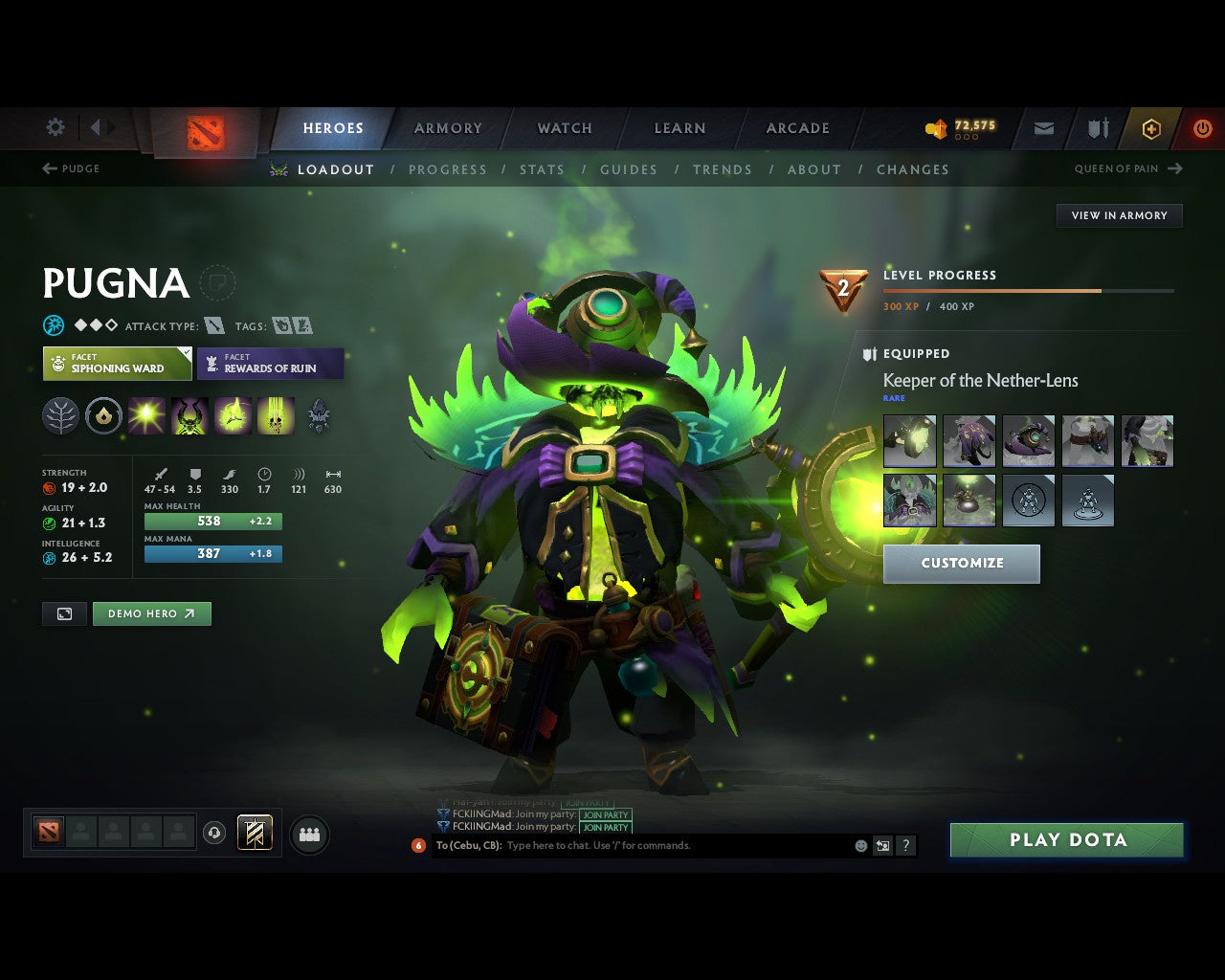The image size is (1225, 980).
Task: Click the mail/notifications envelope icon
Action: 1042,128
